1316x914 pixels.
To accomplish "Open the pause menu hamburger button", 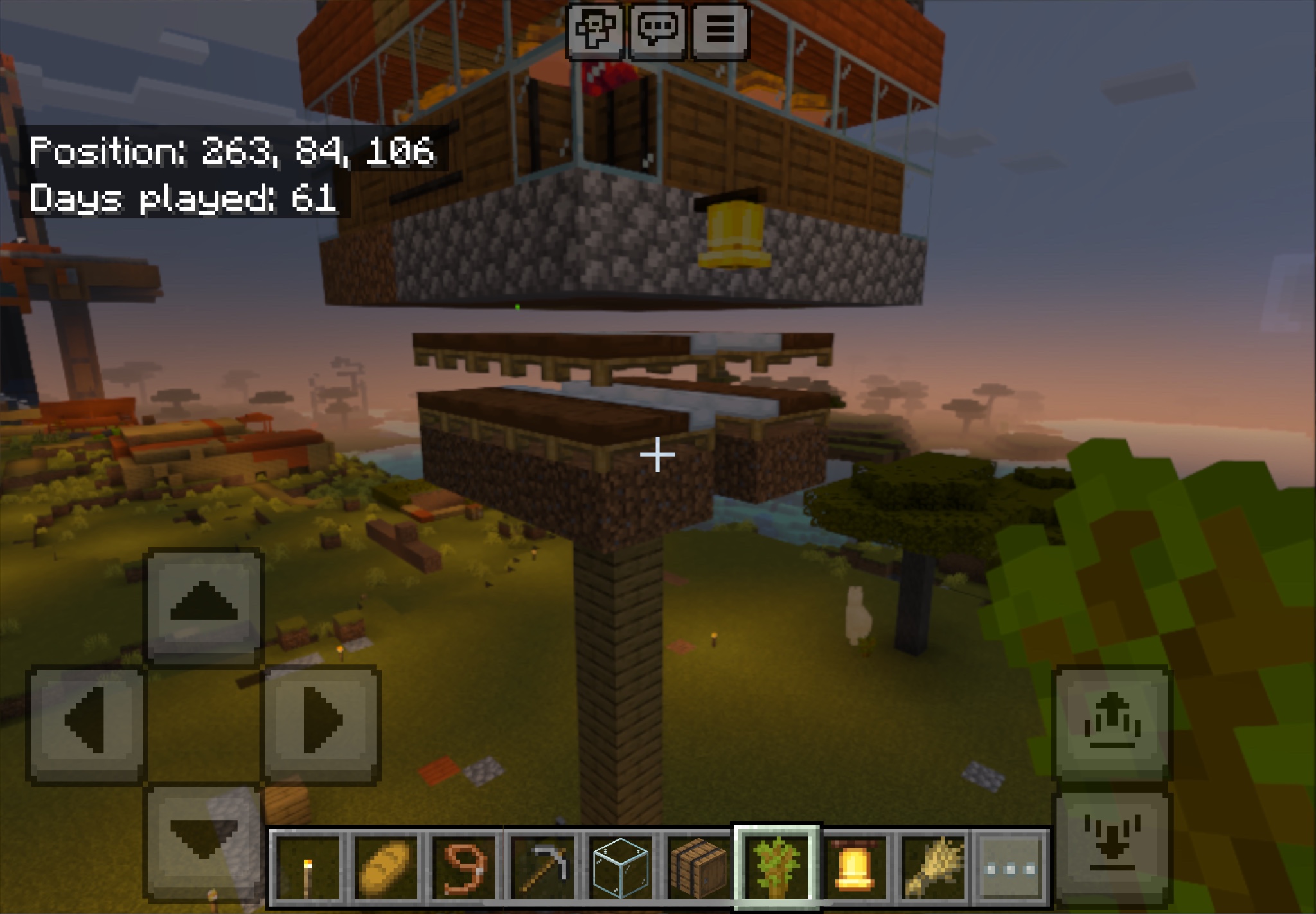I will [720, 30].
